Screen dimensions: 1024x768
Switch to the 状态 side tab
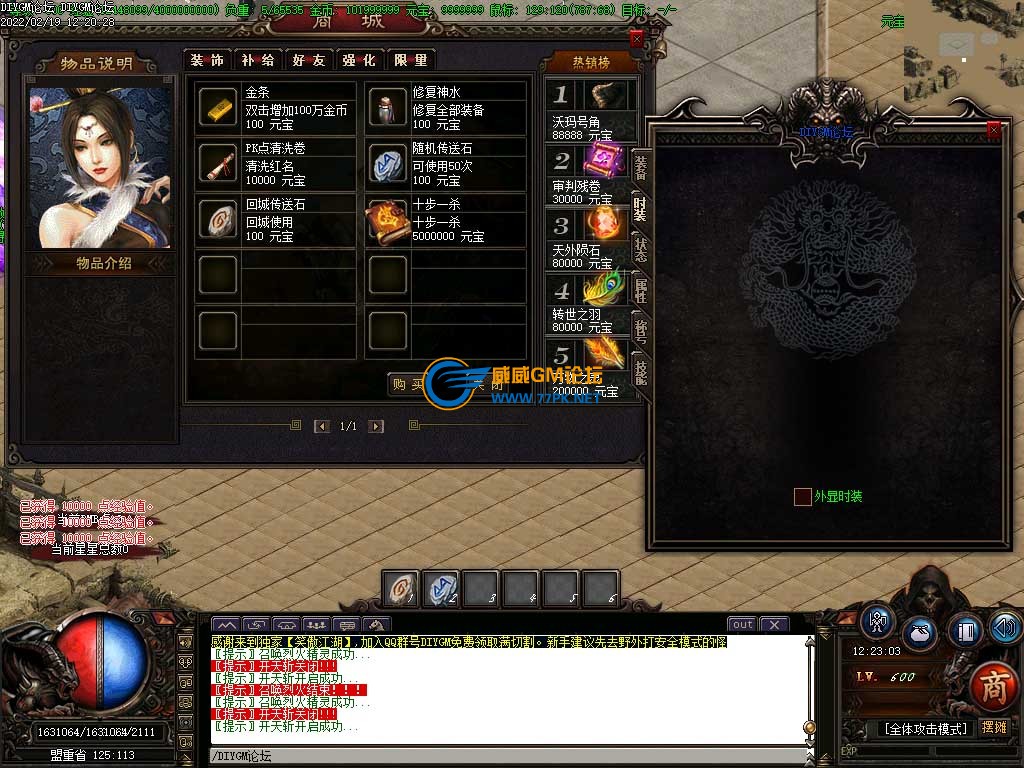pyautogui.click(x=640, y=250)
